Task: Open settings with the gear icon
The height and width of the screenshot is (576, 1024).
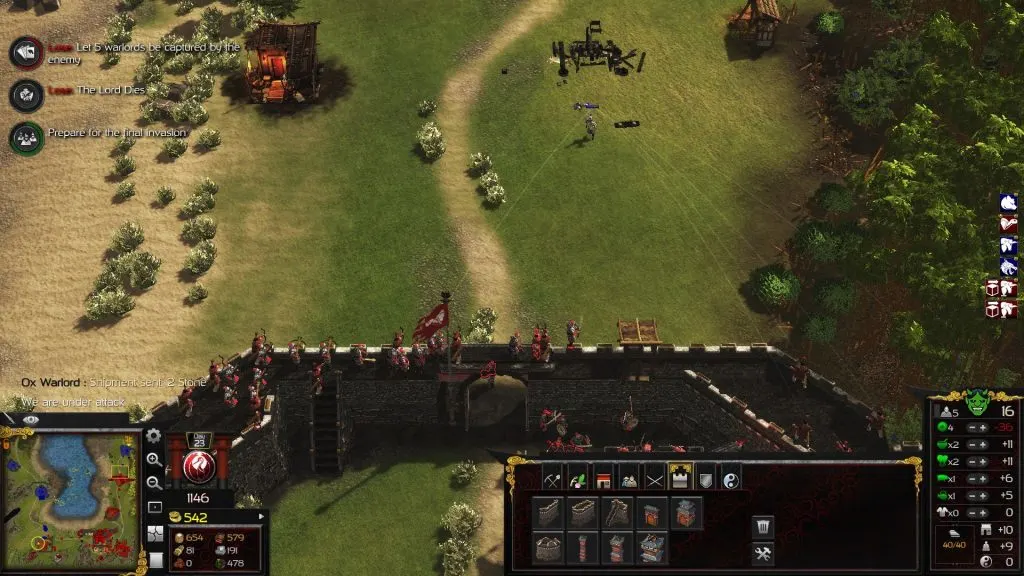Action: [154, 436]
